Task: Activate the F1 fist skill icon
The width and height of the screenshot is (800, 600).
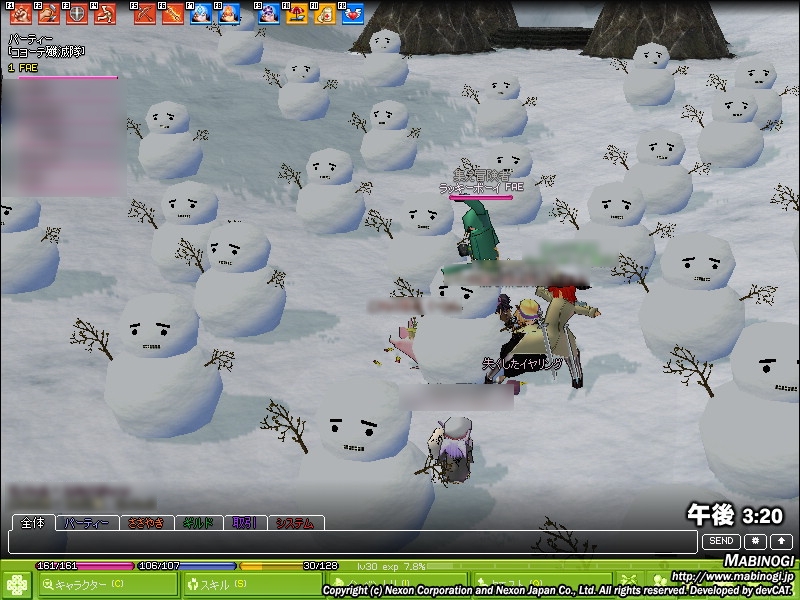Action: [x=20, y=14]
